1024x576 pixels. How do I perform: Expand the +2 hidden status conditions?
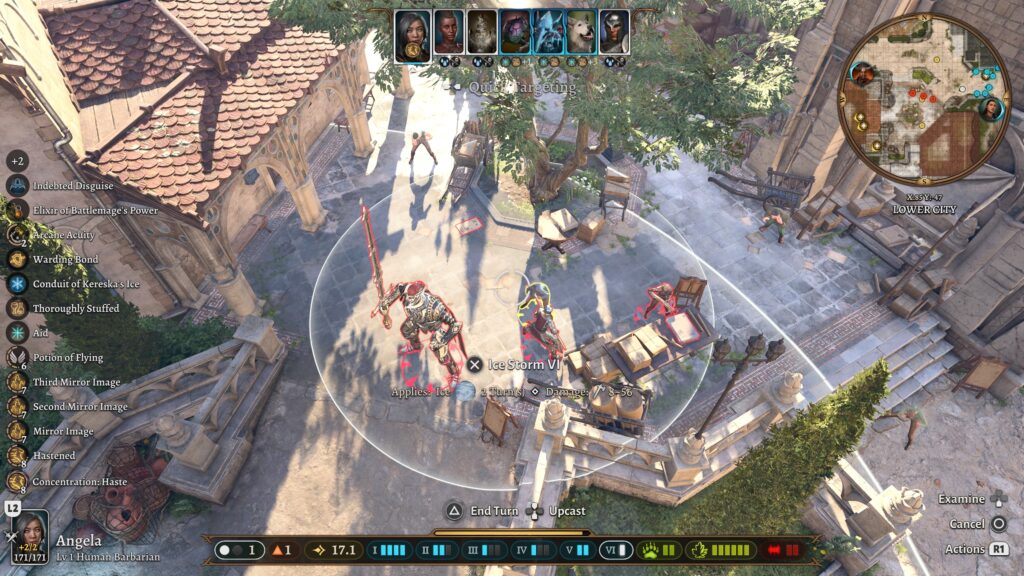17,160
